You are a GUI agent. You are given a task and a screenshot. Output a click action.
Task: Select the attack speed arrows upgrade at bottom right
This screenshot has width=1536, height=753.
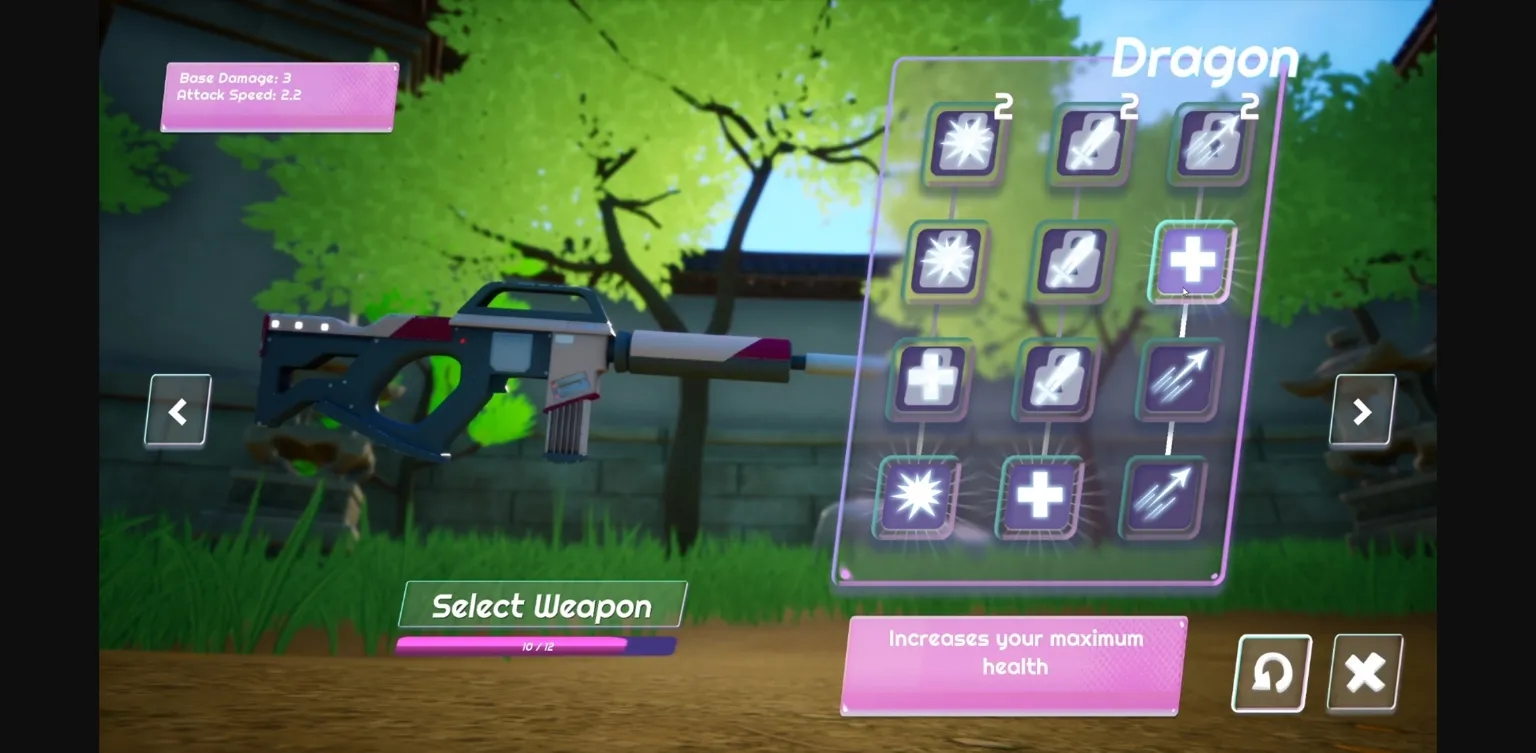coord(1162,495)
